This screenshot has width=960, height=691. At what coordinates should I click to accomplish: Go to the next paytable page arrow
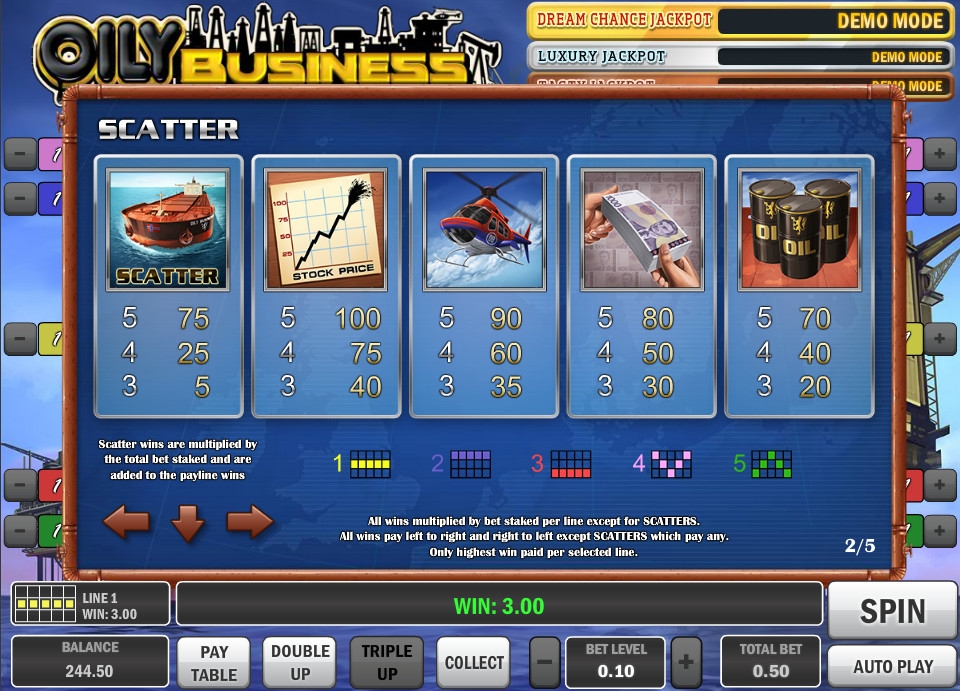(250, 522)
